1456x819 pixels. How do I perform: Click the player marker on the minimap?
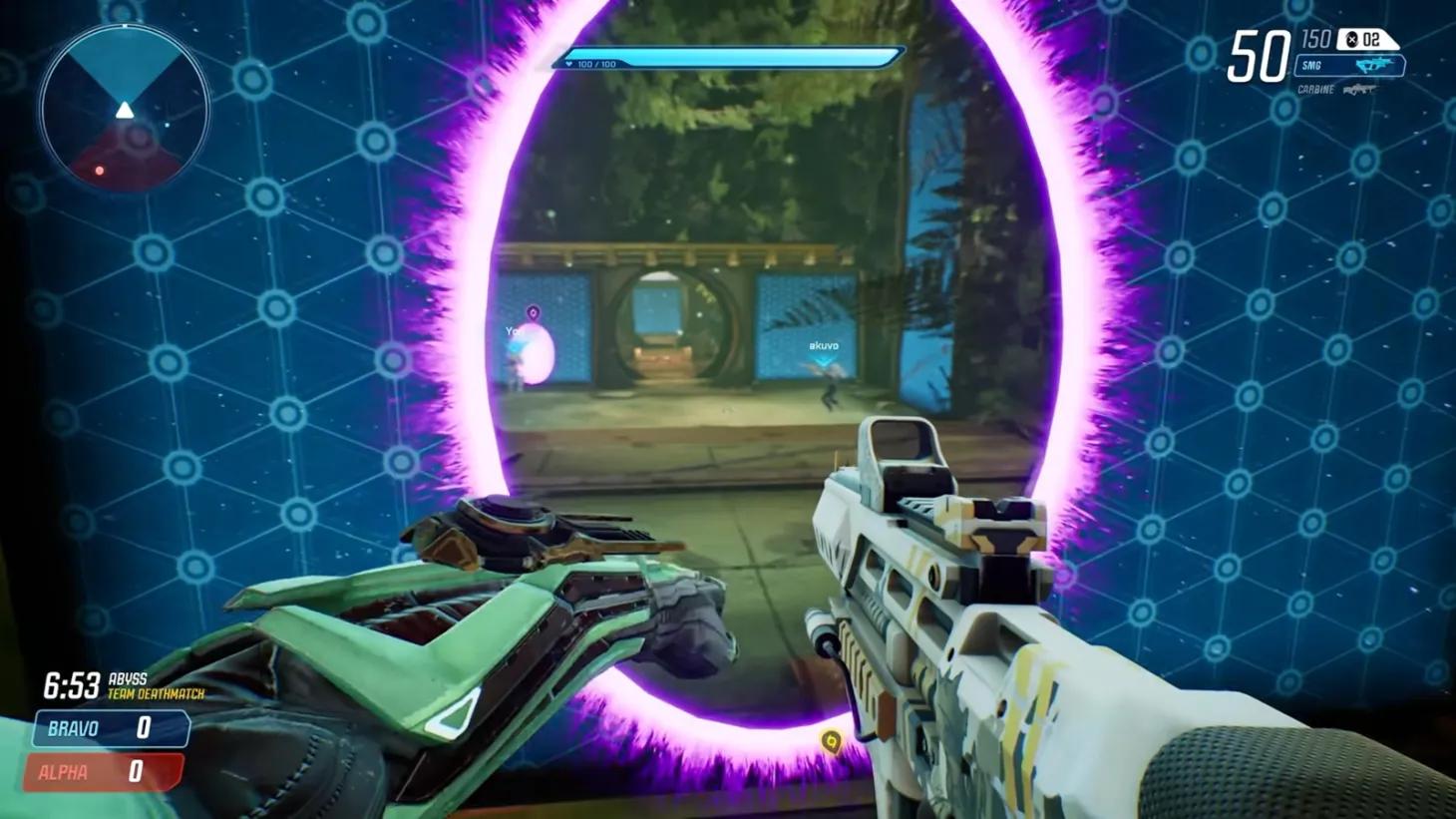pyautogui.click(x=124, y=111)
